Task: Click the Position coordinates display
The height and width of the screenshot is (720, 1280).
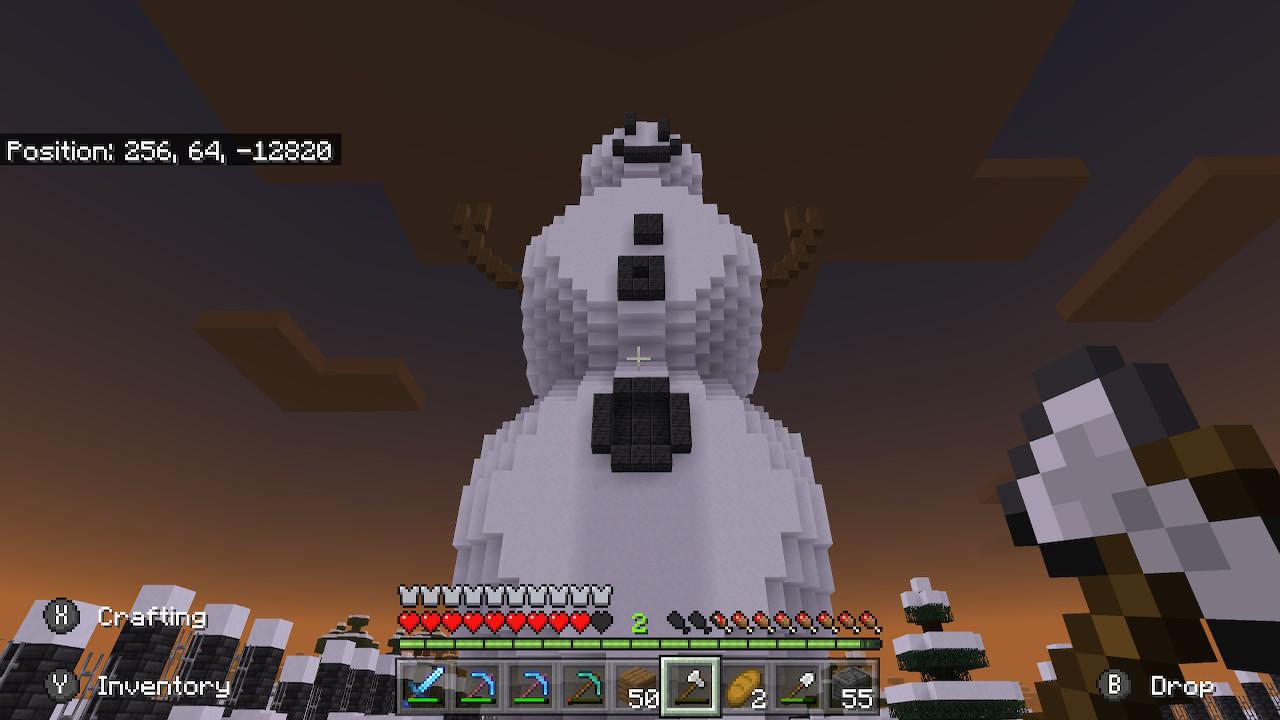Action: tap(170, 150)
